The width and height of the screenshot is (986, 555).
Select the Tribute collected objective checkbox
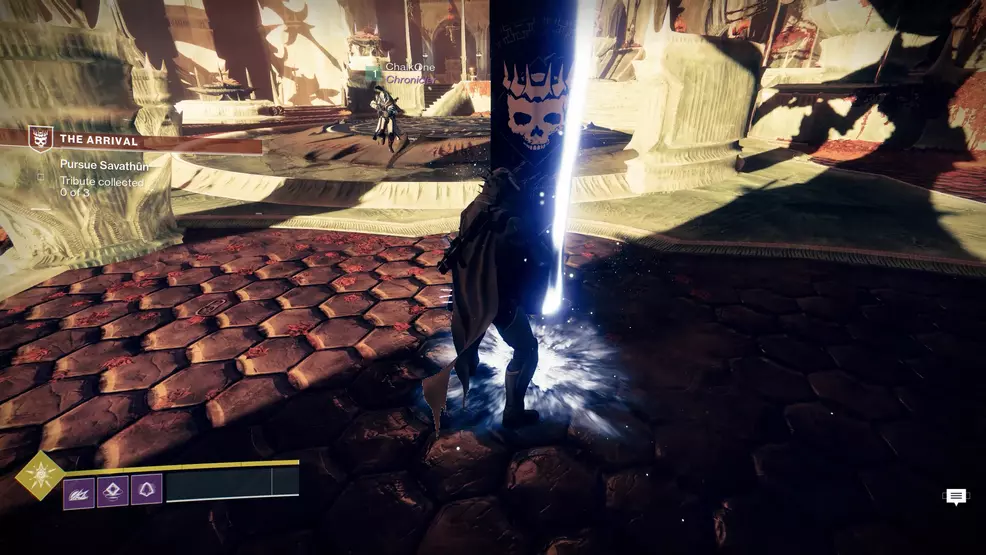39,187
